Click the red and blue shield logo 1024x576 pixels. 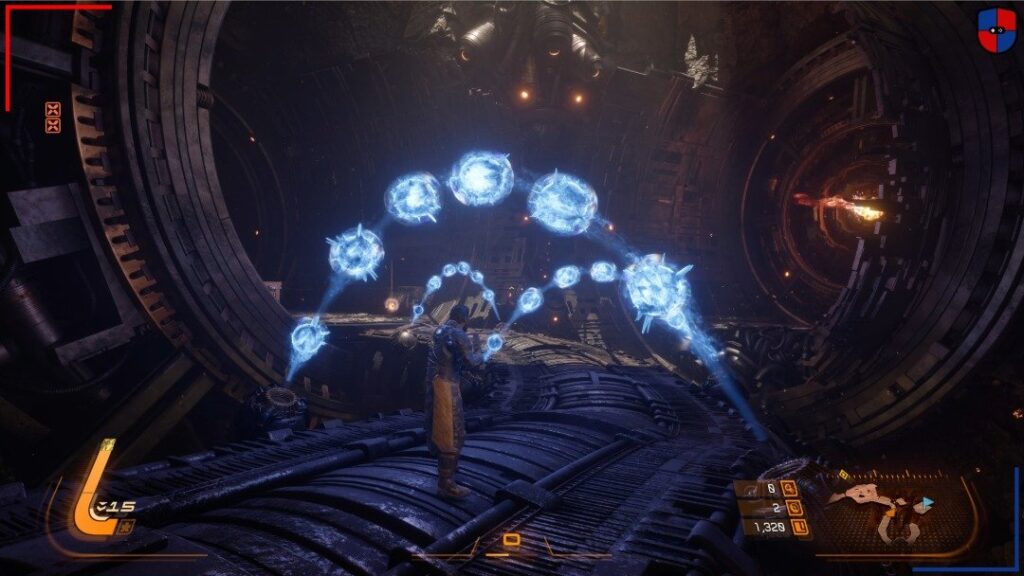[x=996, y=29]
